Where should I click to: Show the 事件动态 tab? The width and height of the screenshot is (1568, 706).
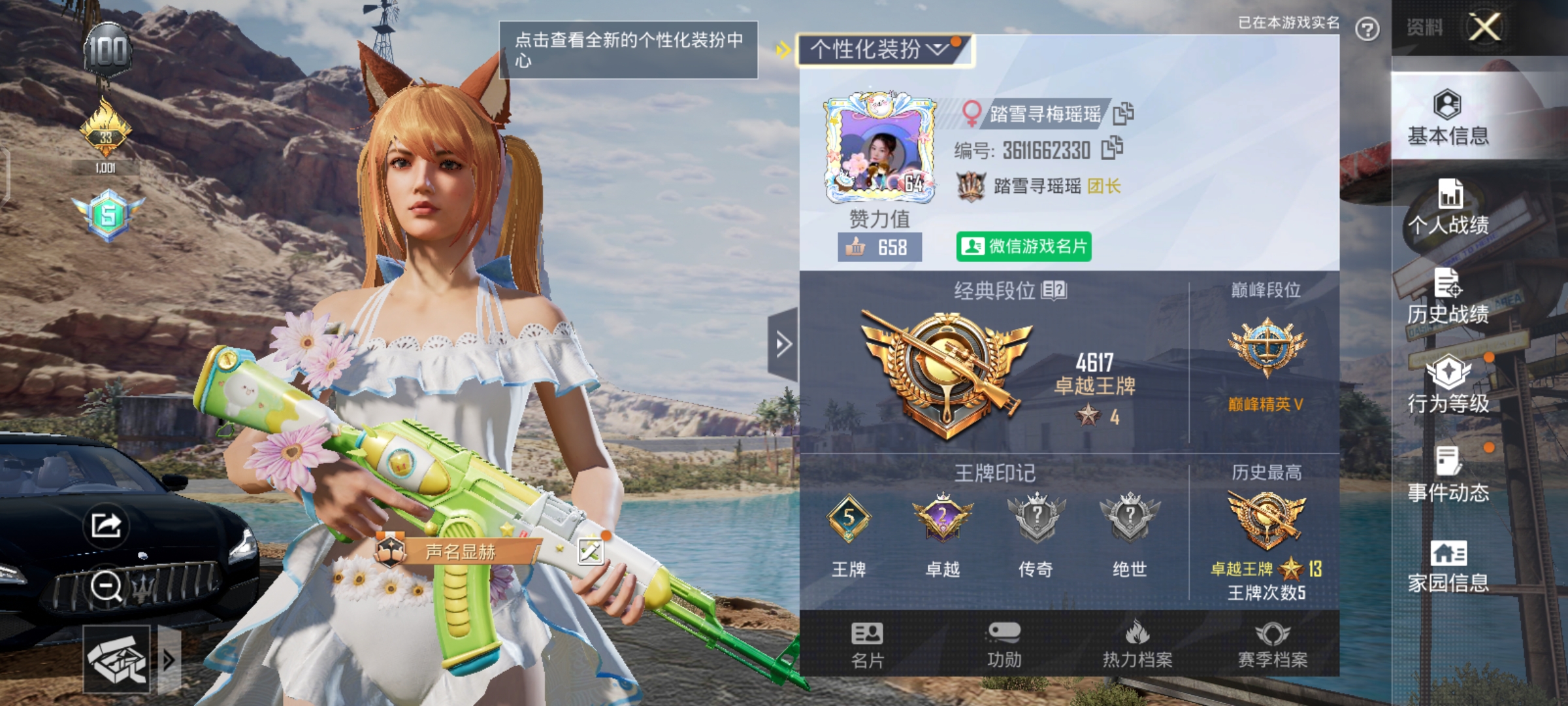coord(1448,475)
